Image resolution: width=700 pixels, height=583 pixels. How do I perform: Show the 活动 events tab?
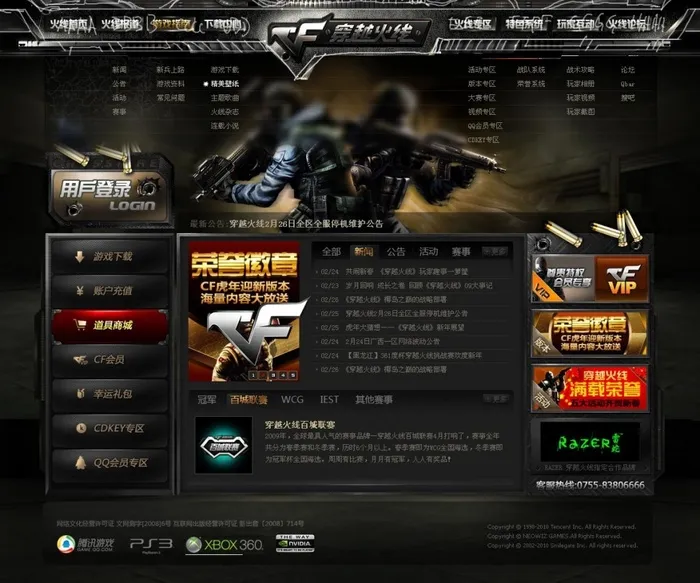point(429,251)
